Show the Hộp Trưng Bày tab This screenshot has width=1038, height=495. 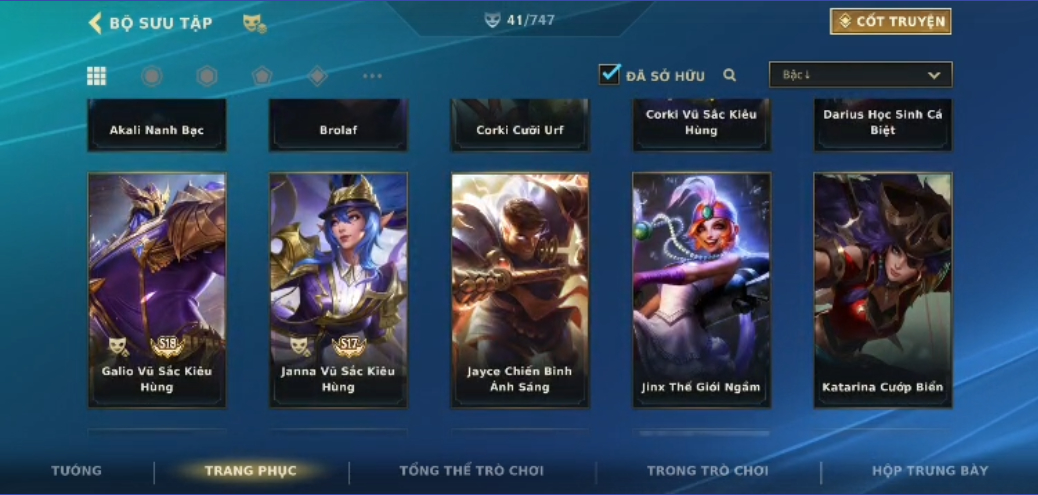(x=930, y=471)
